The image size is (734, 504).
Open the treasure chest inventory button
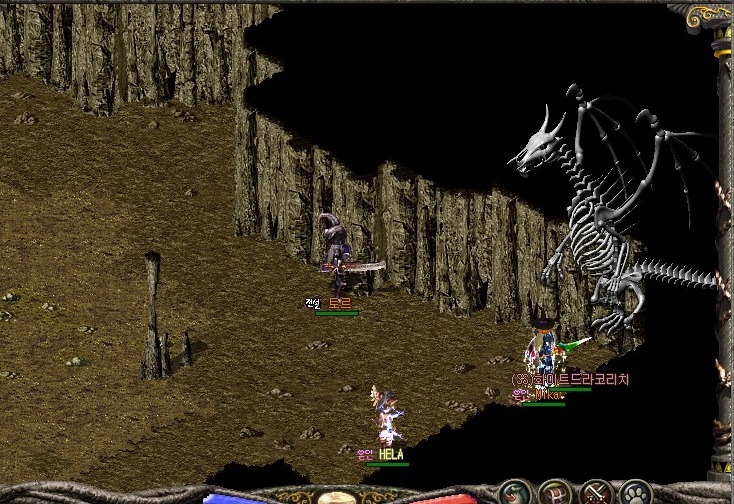pyautogui.click(x=555, y=494)
